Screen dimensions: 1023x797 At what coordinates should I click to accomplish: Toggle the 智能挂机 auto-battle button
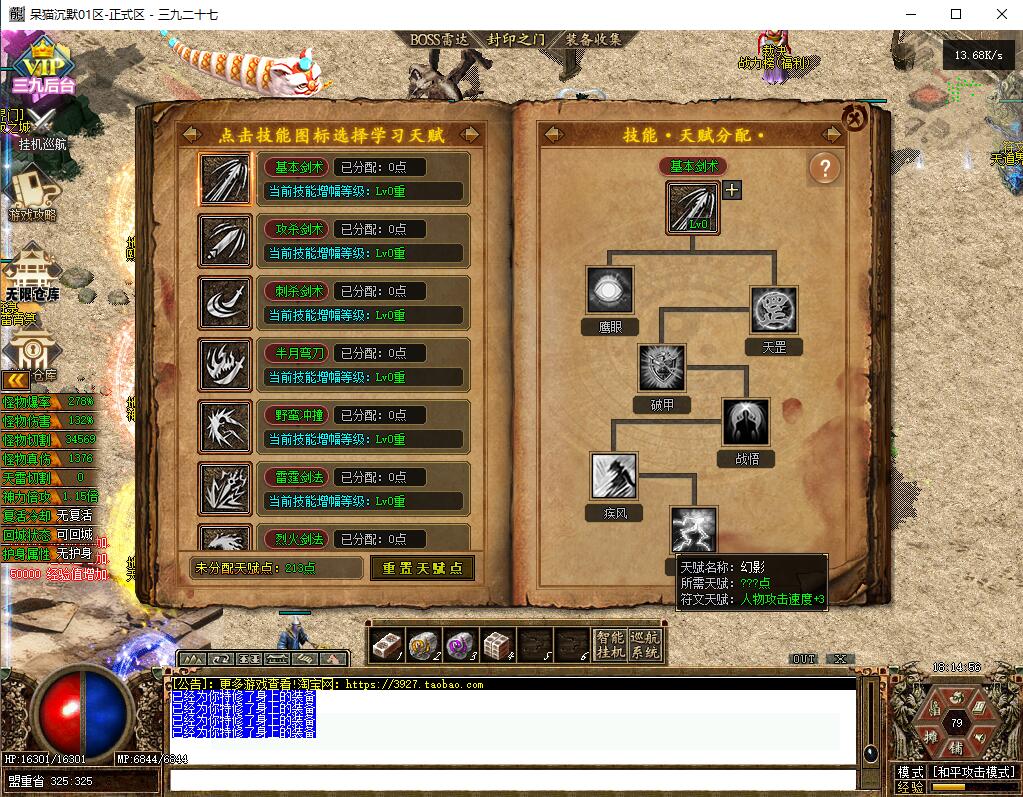pos(609,645)
